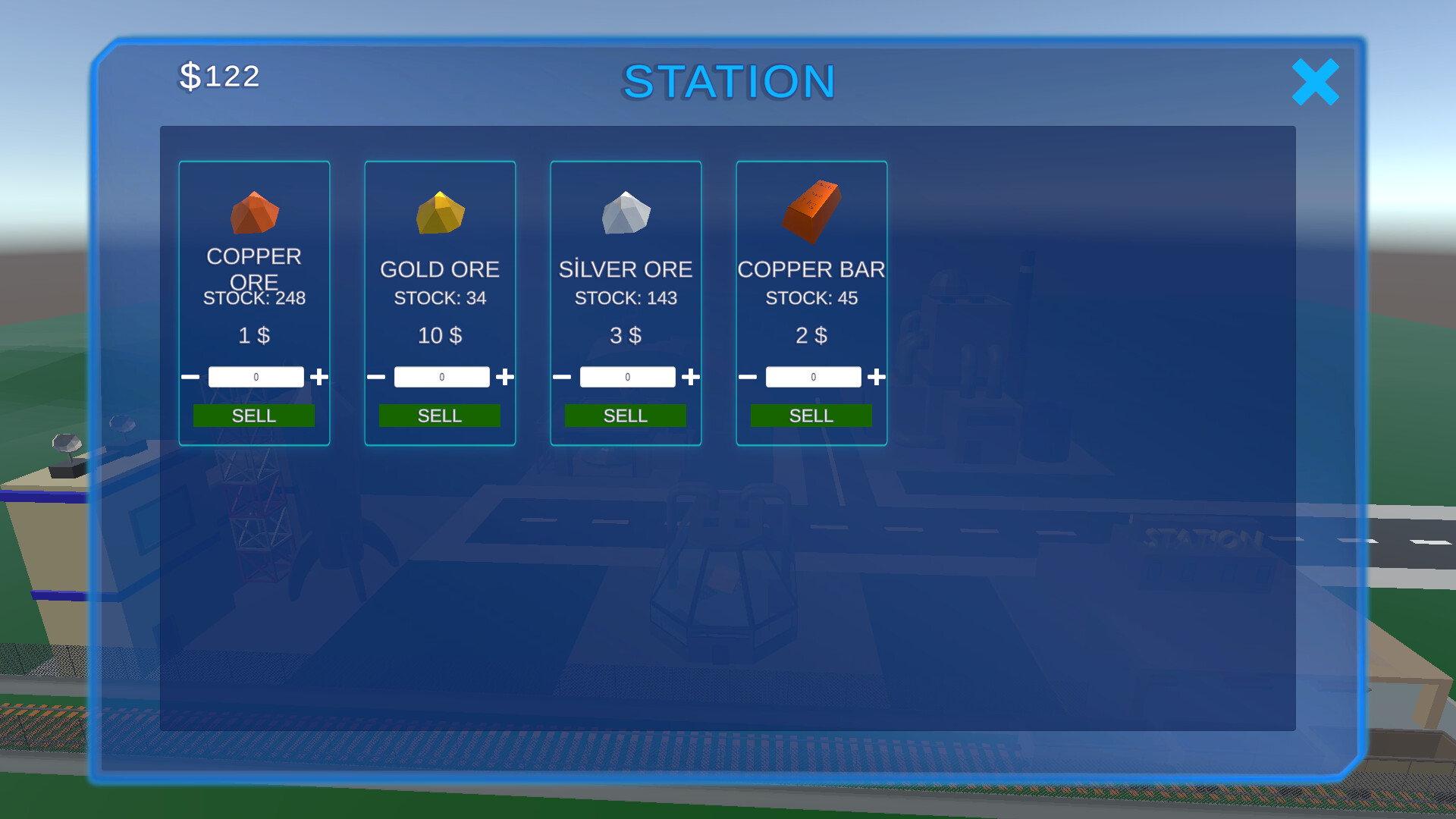This screenshot has height=819, width=1456.
Task: Sell the Gold Ore stock
Action: [440, 416]
